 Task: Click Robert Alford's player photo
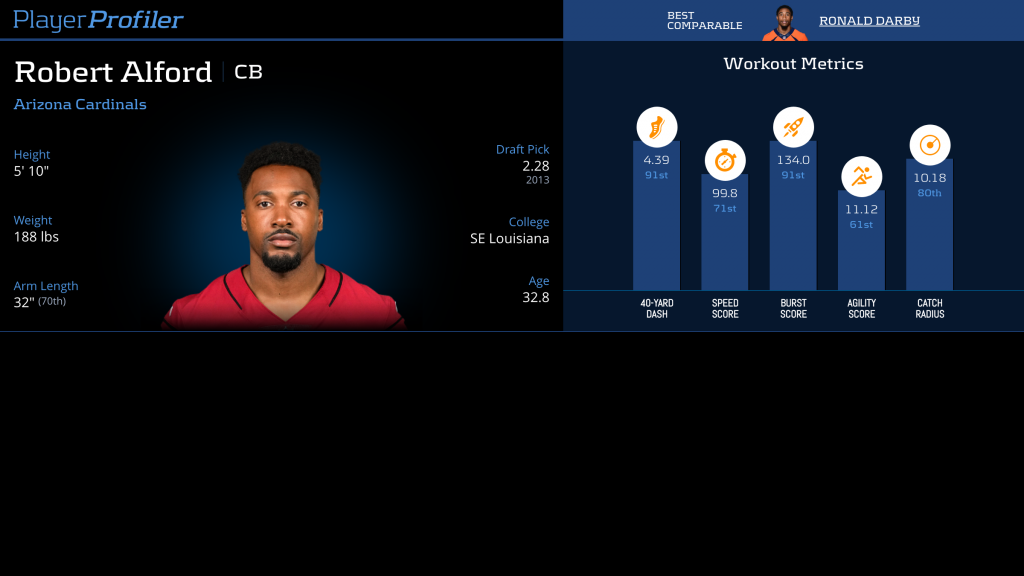point(283,240)
